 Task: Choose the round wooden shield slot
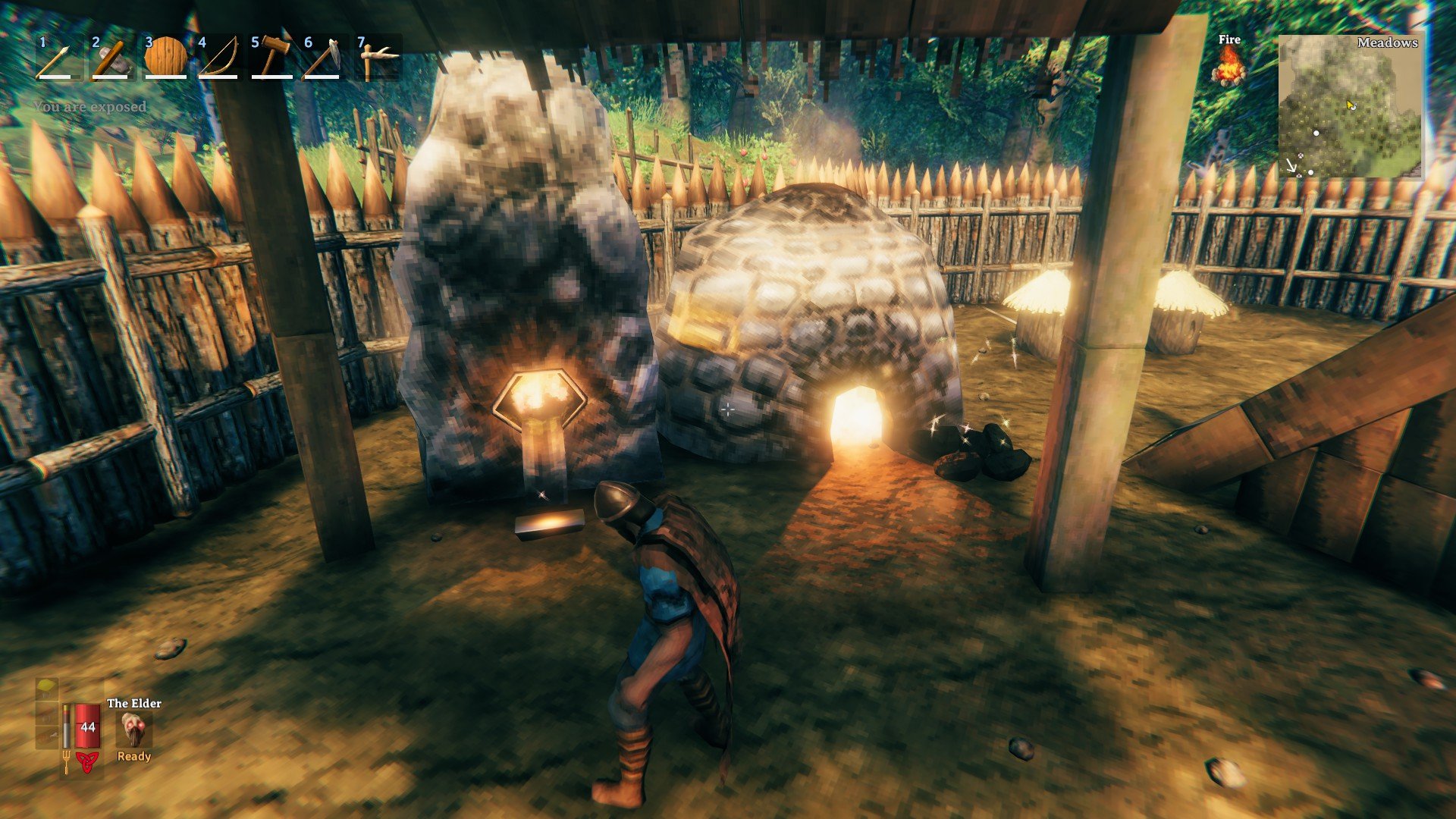point(165,58)
